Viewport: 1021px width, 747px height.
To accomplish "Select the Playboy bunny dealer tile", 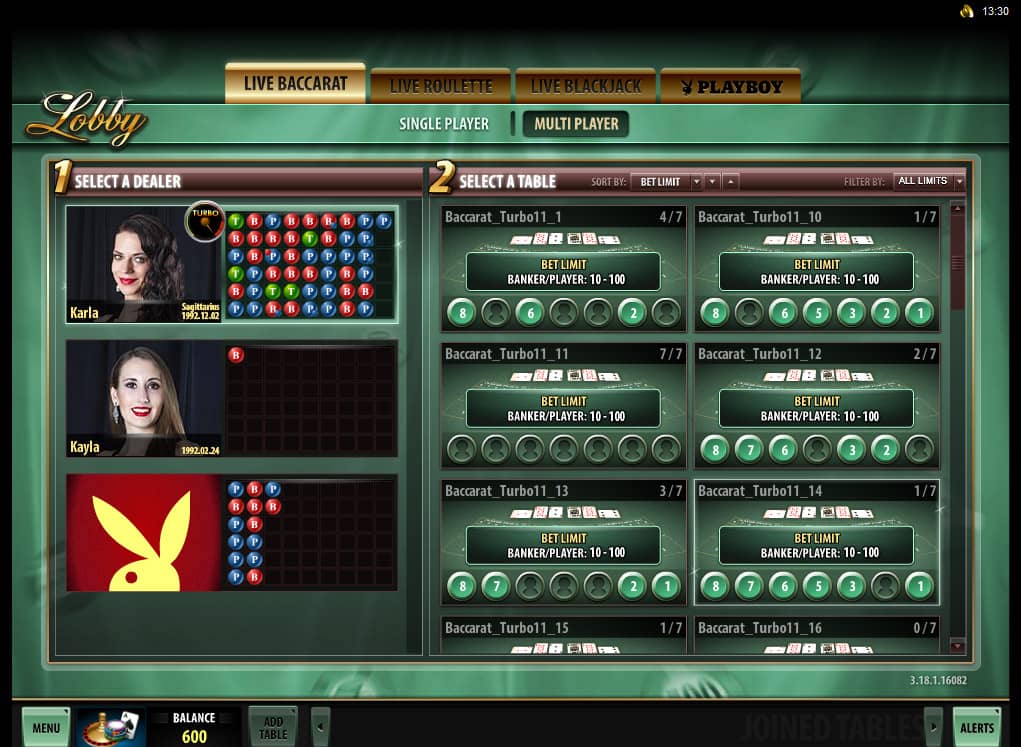I will 143,533.
